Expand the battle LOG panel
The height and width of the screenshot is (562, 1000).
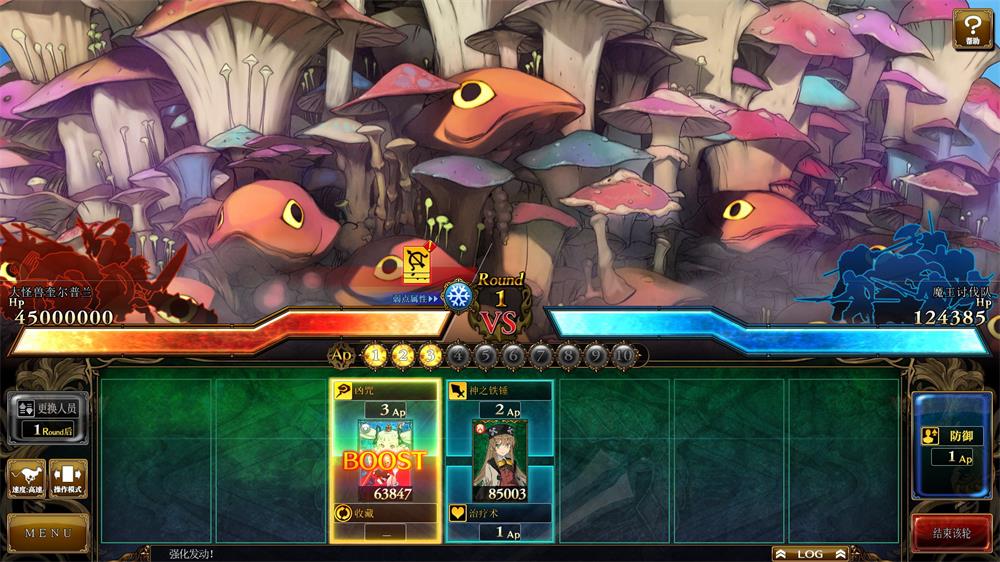[x=810, y=553]
